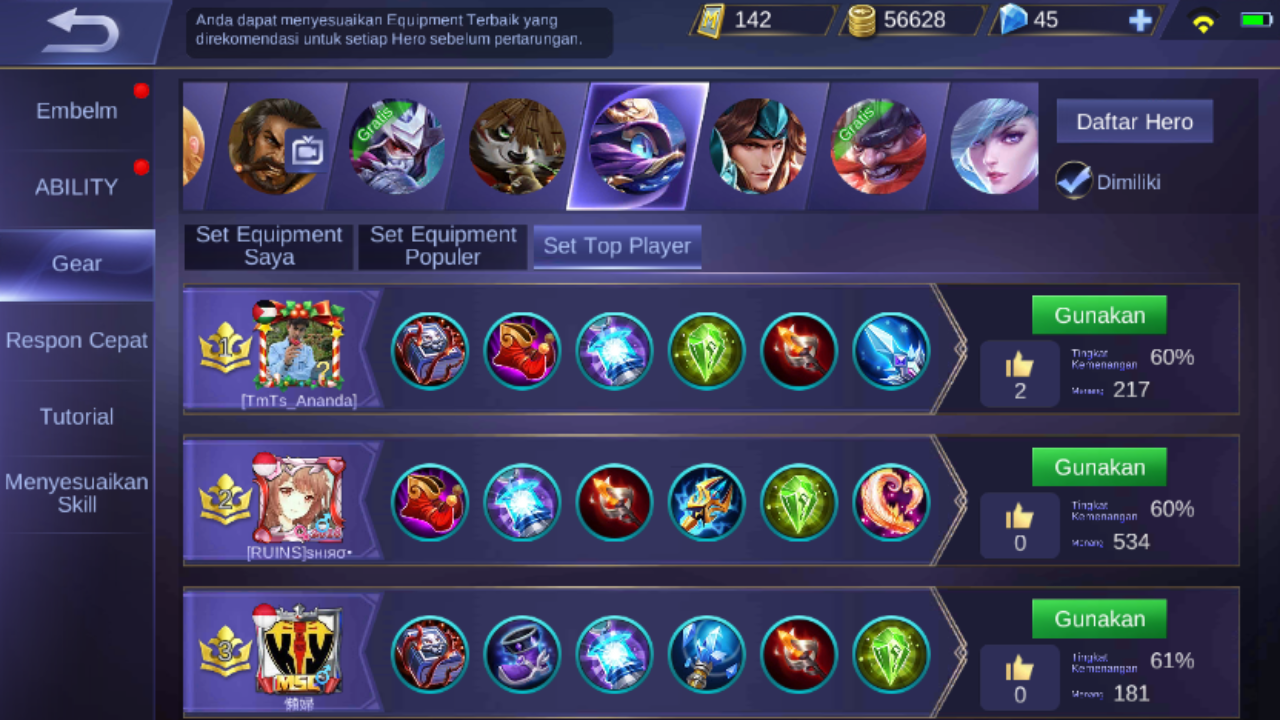The height and width of the screenshot is (720, 1280).
Task: View the golden trident item in RUINS's build
Action: pyautogui.click(x=706, y=502)
